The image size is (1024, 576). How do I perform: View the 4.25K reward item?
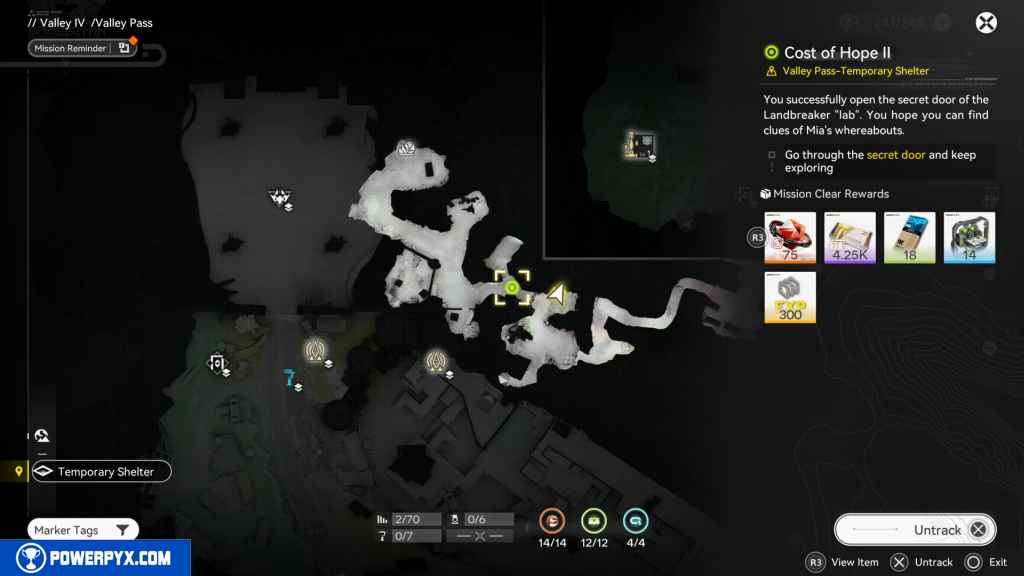(x=850, y=238)
